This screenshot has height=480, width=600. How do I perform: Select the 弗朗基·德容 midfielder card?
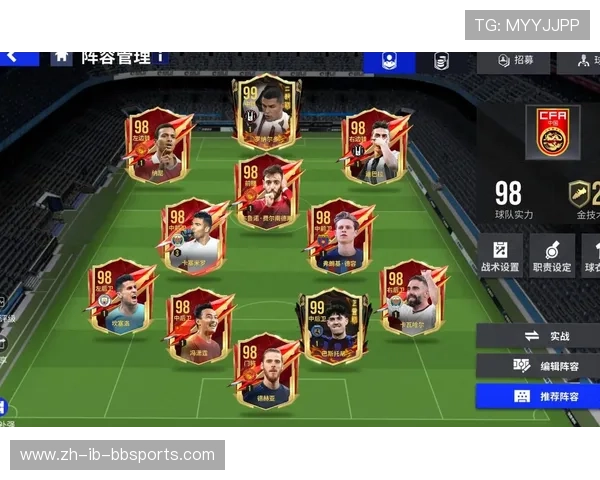[340, 237]
